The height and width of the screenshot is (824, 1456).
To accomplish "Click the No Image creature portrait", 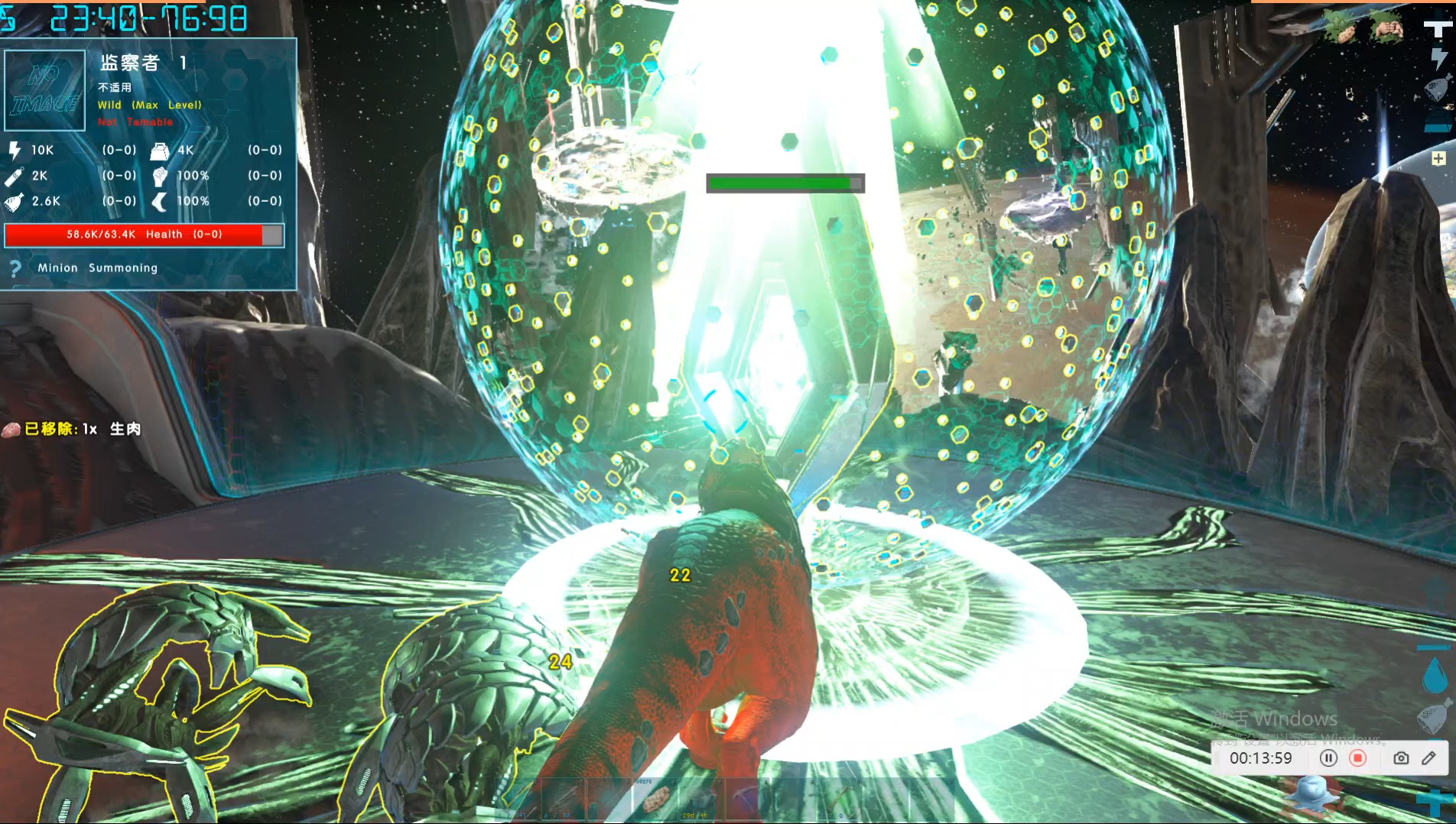I will (45, 90).
